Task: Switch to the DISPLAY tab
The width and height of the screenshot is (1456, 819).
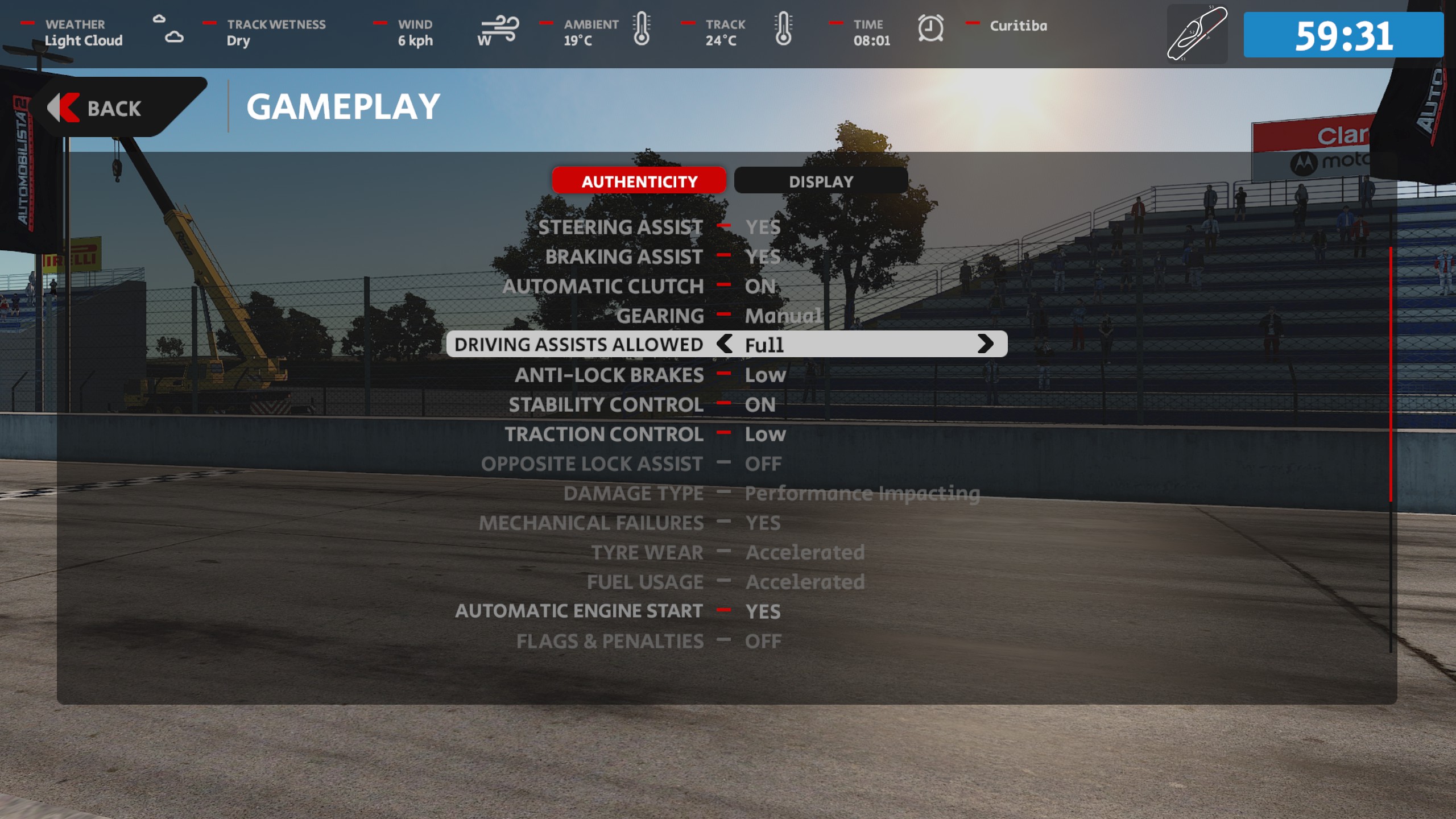Action: (x=820, y=181)
